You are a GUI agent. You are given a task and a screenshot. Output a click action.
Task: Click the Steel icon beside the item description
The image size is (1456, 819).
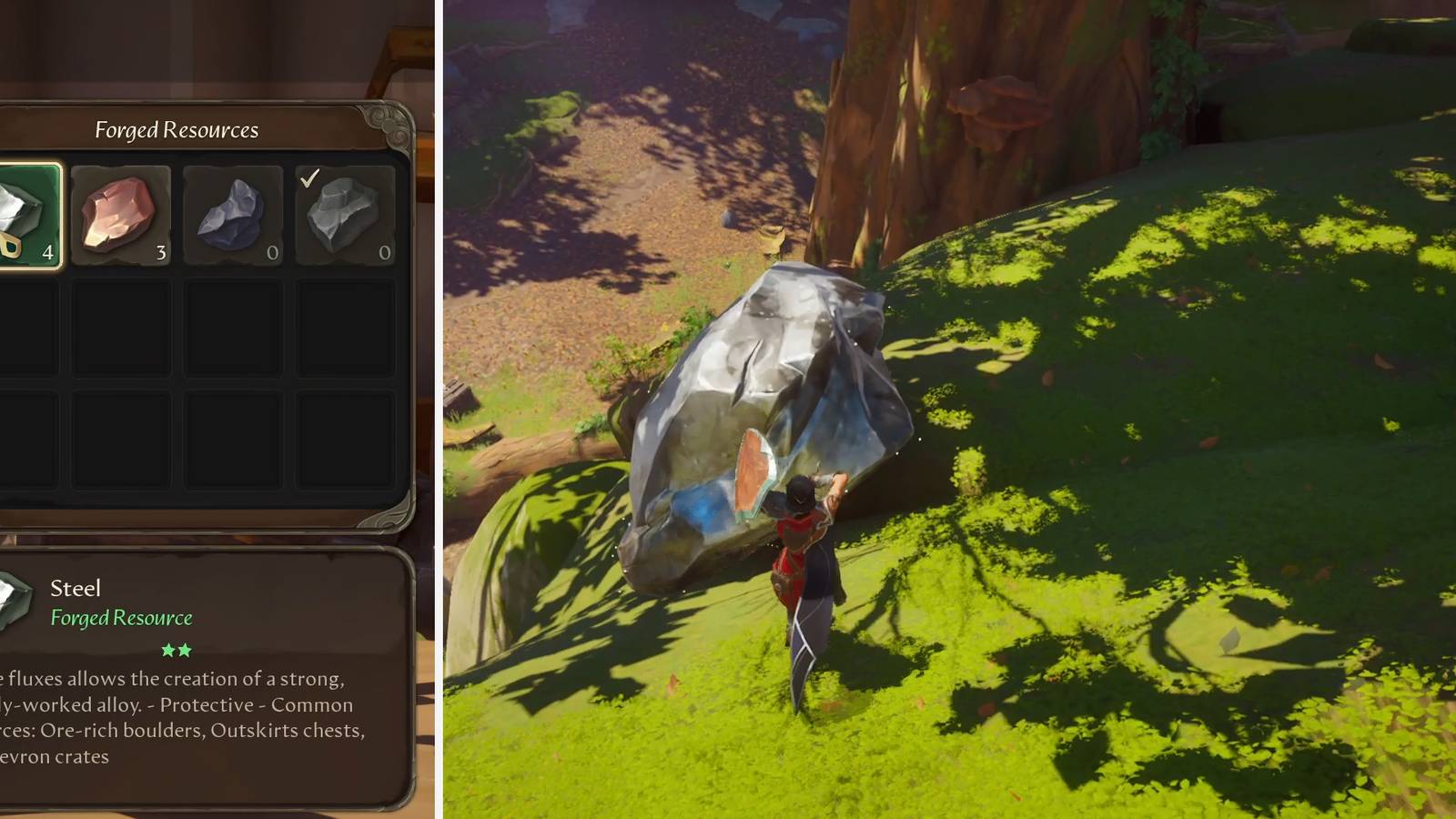[11, 596]
